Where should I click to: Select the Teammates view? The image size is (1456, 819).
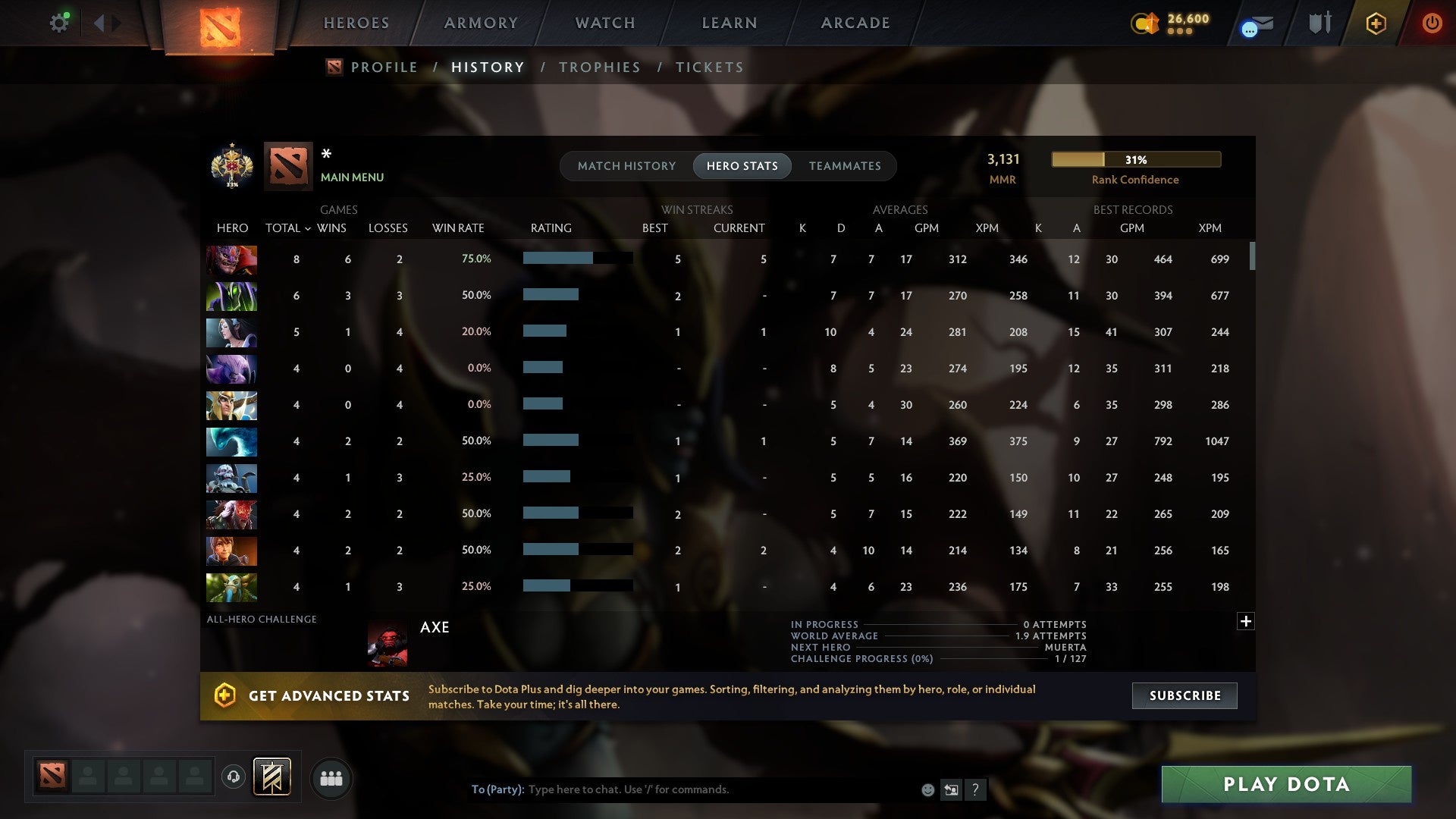(x=845, y=166)
